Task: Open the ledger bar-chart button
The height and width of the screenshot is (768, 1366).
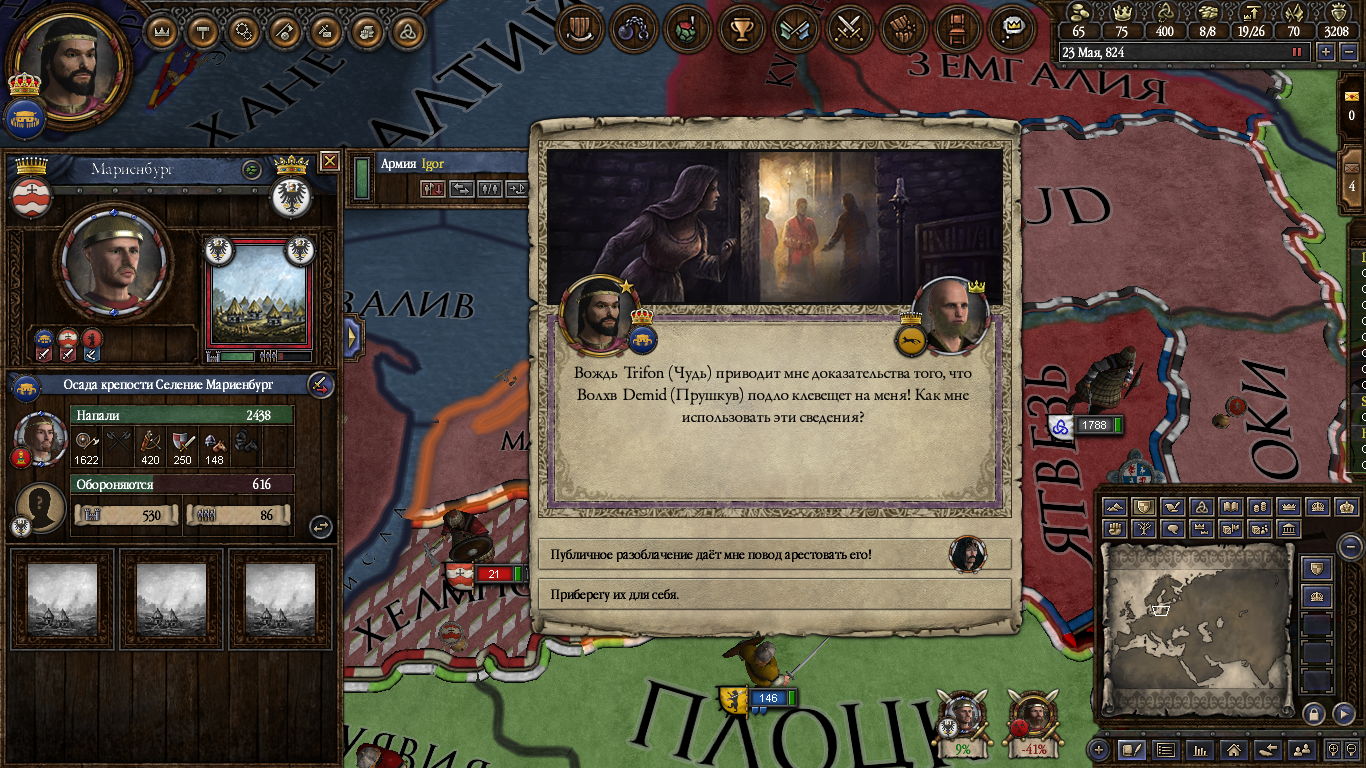Action: tap(1200, 749)
